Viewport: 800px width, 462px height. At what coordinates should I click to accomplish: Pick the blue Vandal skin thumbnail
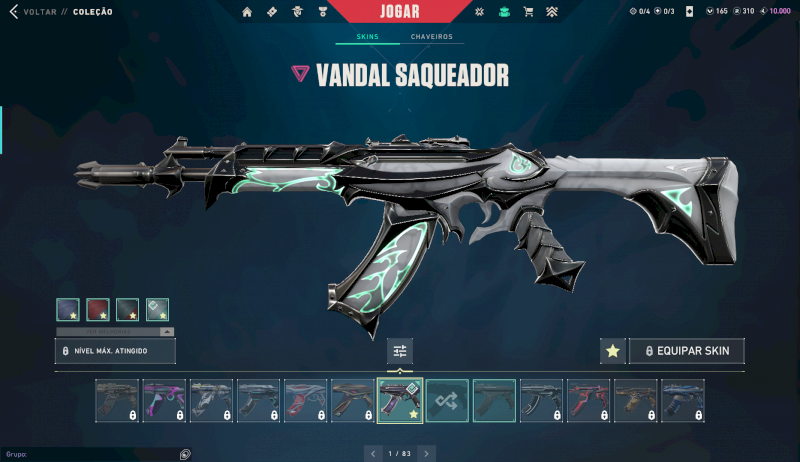click(x=682, y=400)
